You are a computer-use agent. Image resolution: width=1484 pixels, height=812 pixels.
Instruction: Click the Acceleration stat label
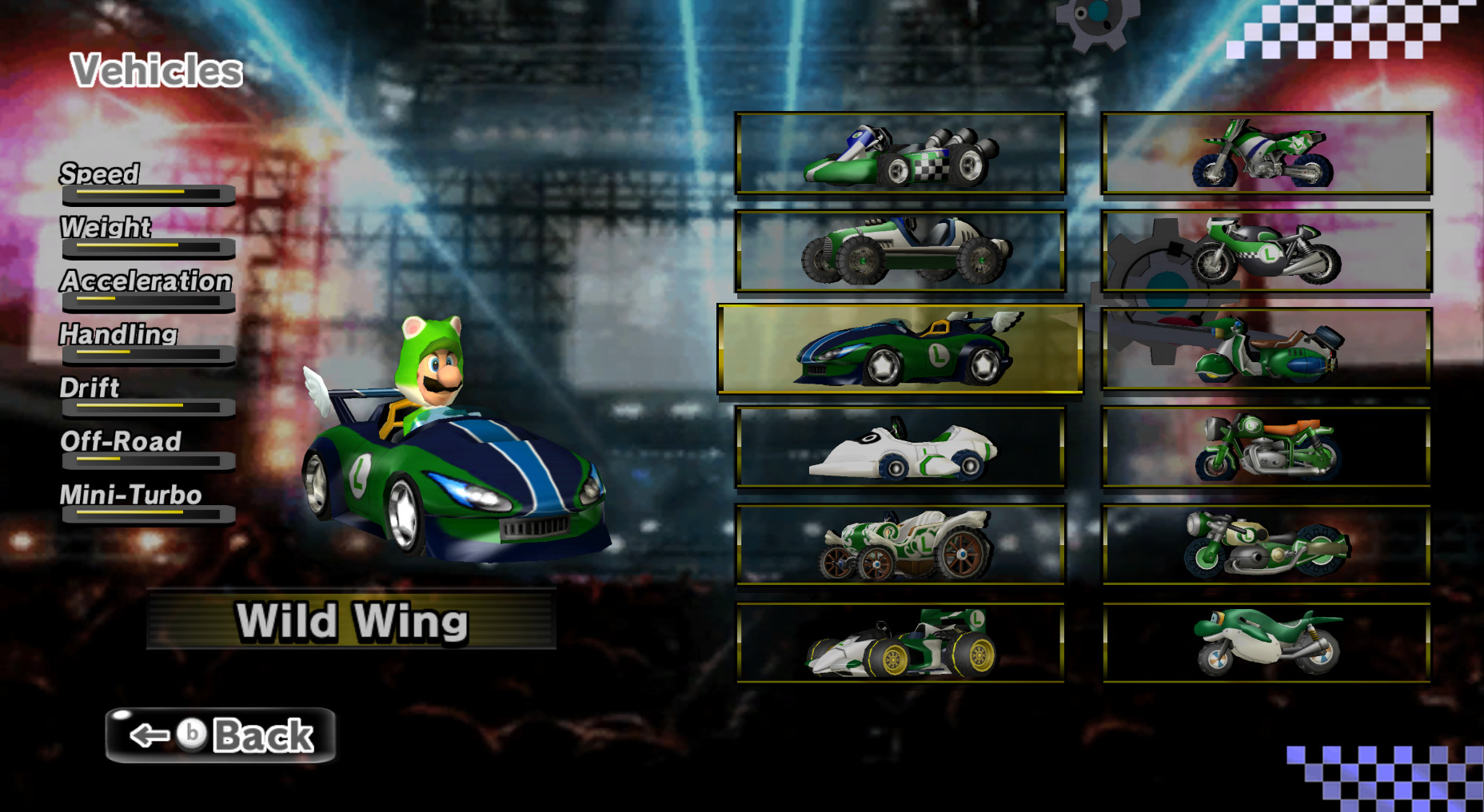pyautogui.click(x=146, y=282)
